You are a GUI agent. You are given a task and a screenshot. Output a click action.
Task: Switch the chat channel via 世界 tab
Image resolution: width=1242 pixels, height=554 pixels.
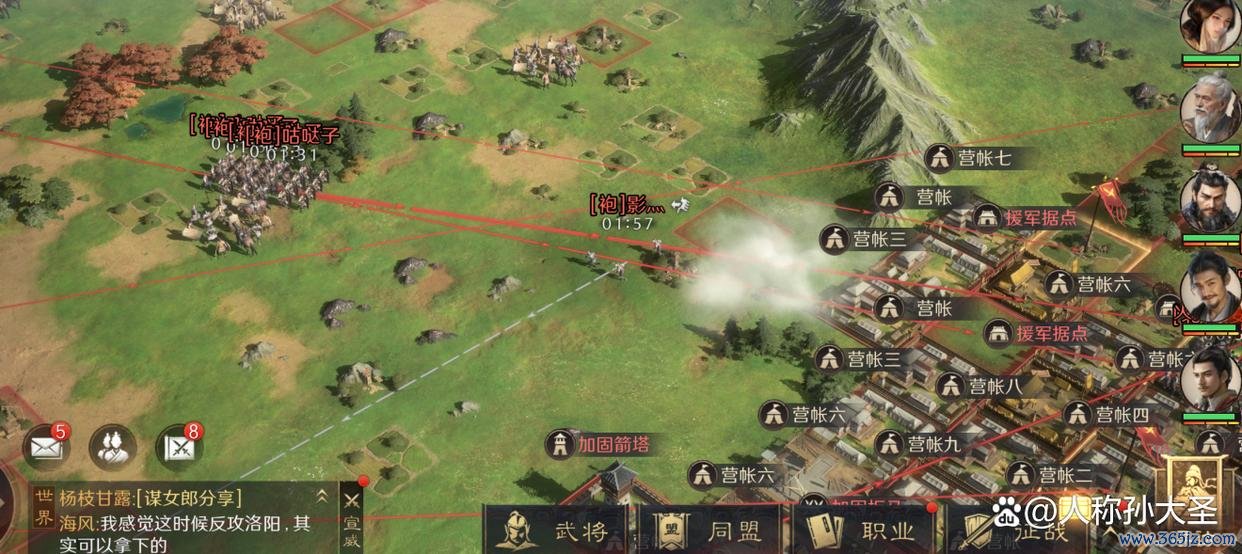(43, 508)
